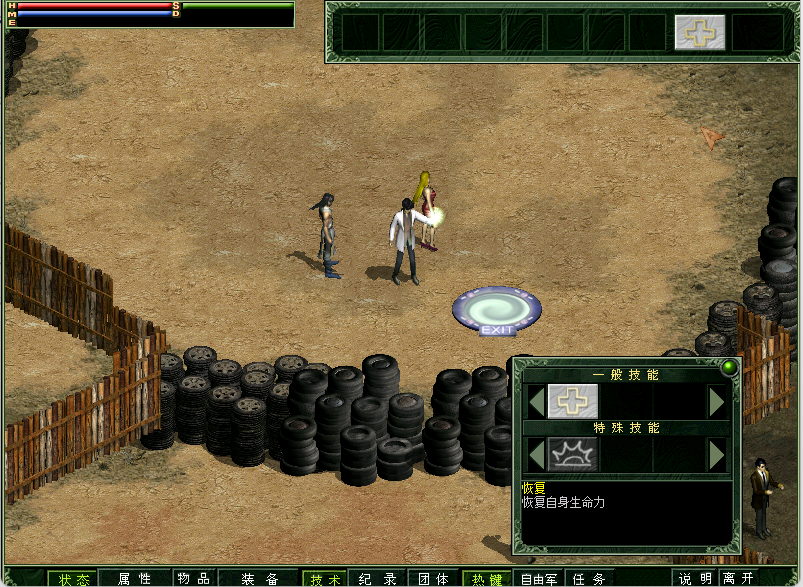This screenshot has width=803, height=587.
Task: Open the 团体 group menu
Action: tap(433, 578)
